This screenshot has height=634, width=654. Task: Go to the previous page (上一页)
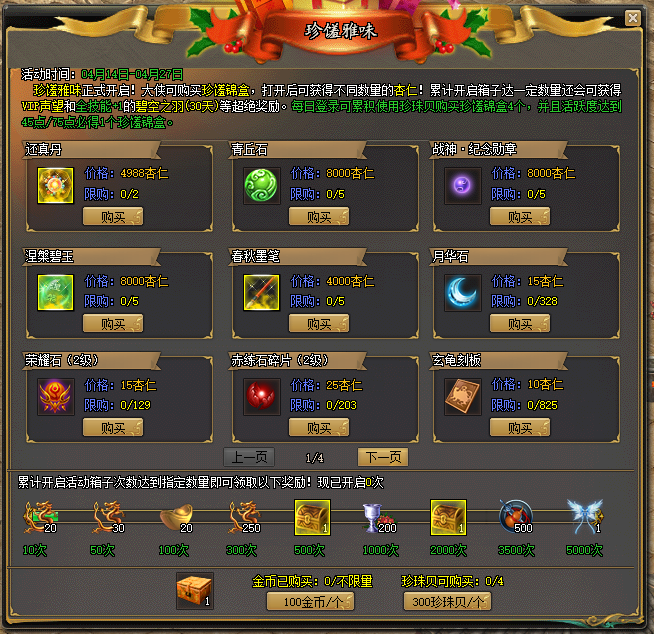point(249,457)
